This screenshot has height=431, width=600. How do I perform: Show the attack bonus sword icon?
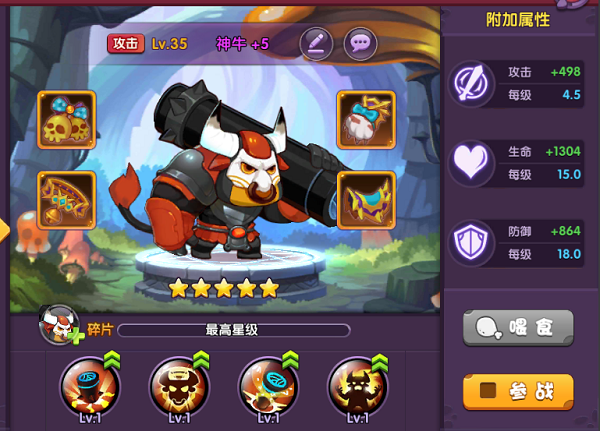coord(469,81)
